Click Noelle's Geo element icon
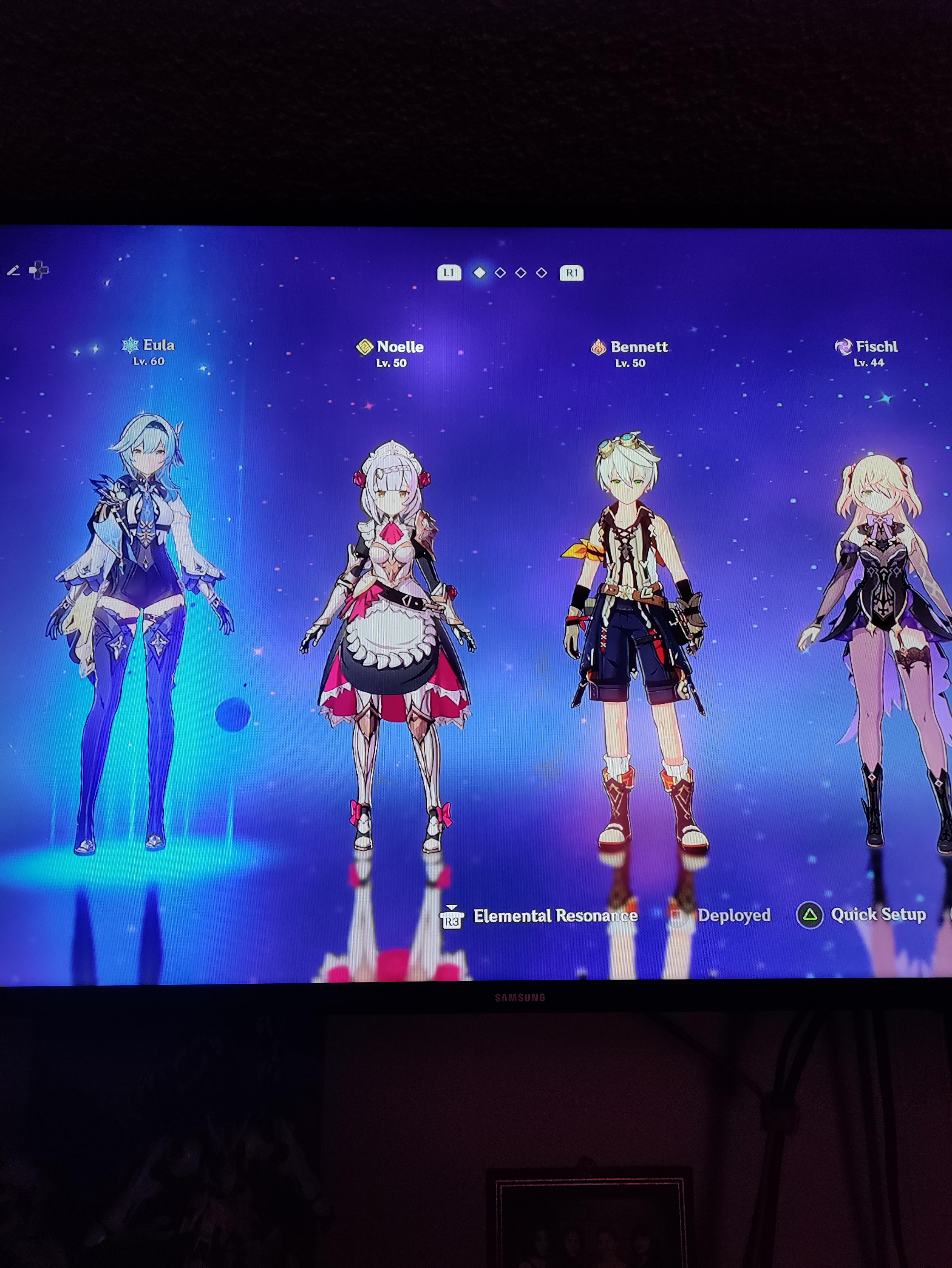 tap(365, 347)
